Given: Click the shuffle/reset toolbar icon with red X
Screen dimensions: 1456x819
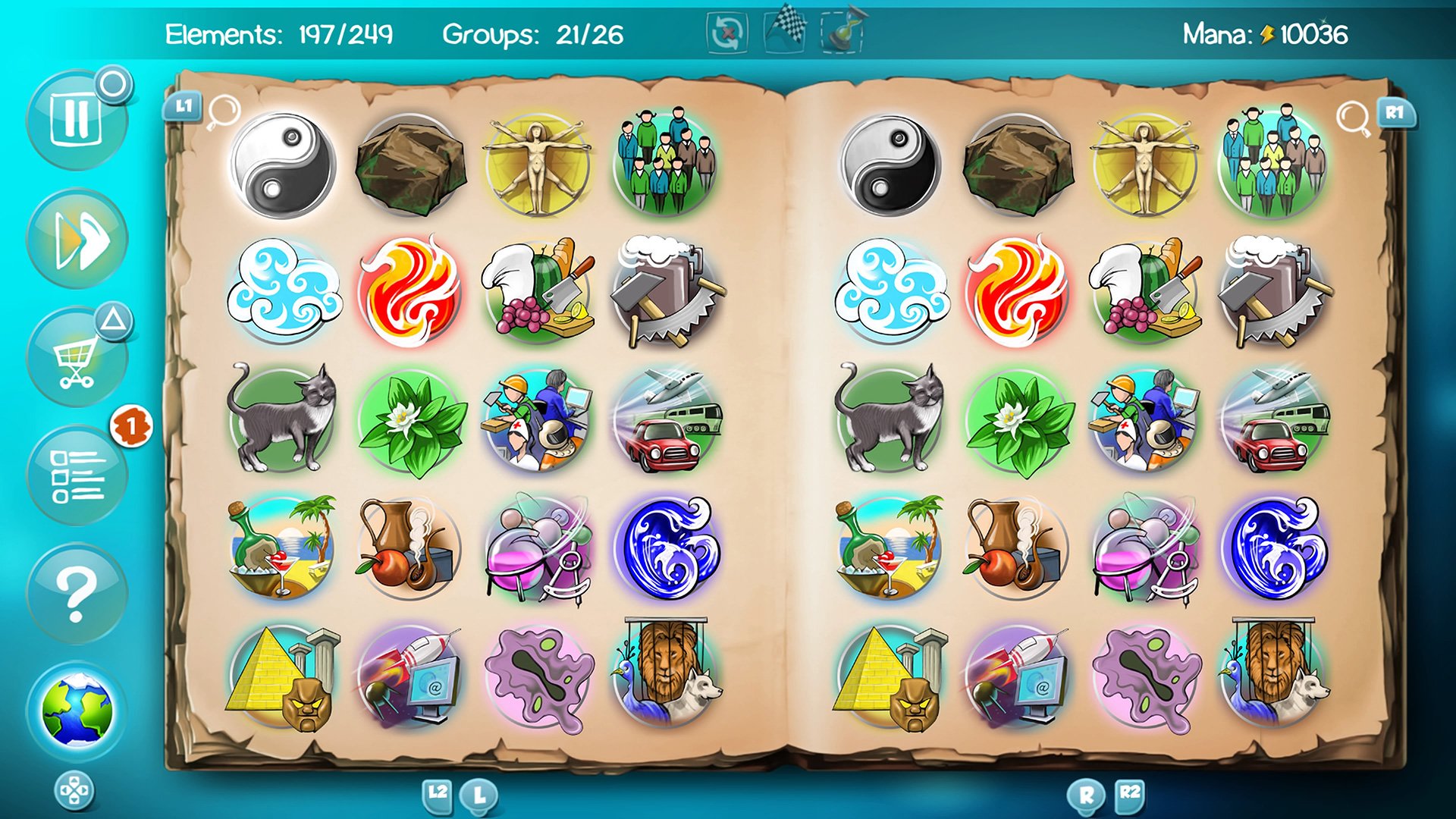Looking at the screenshot, I should tap(726, 32).
